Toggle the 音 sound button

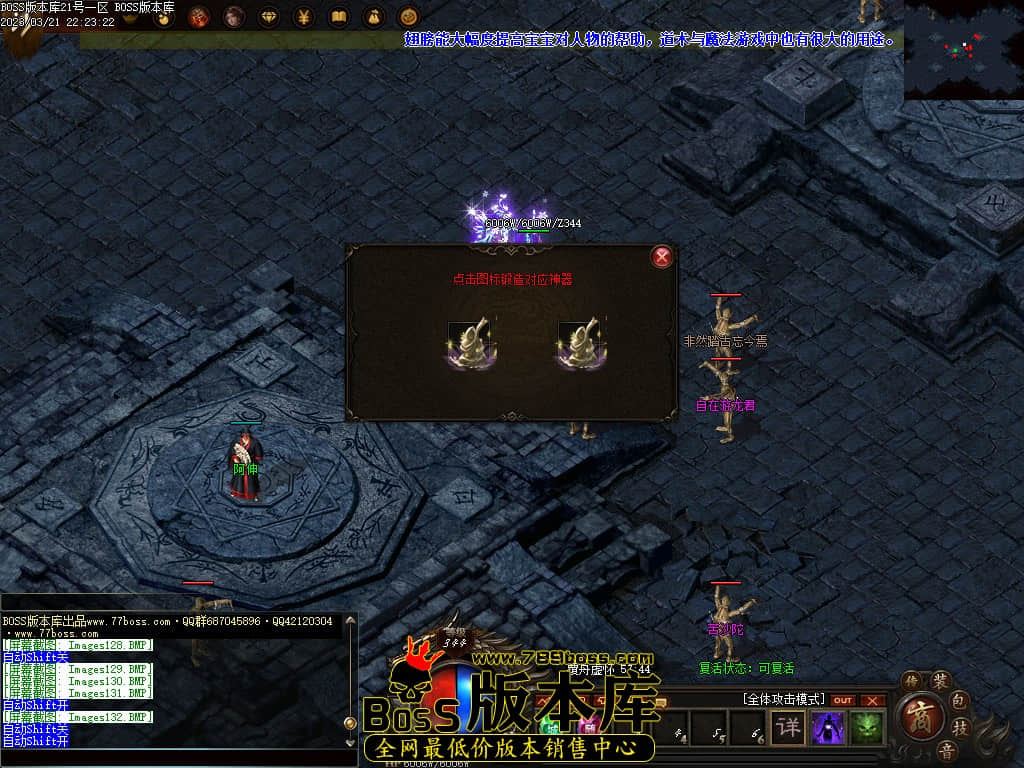945,749
